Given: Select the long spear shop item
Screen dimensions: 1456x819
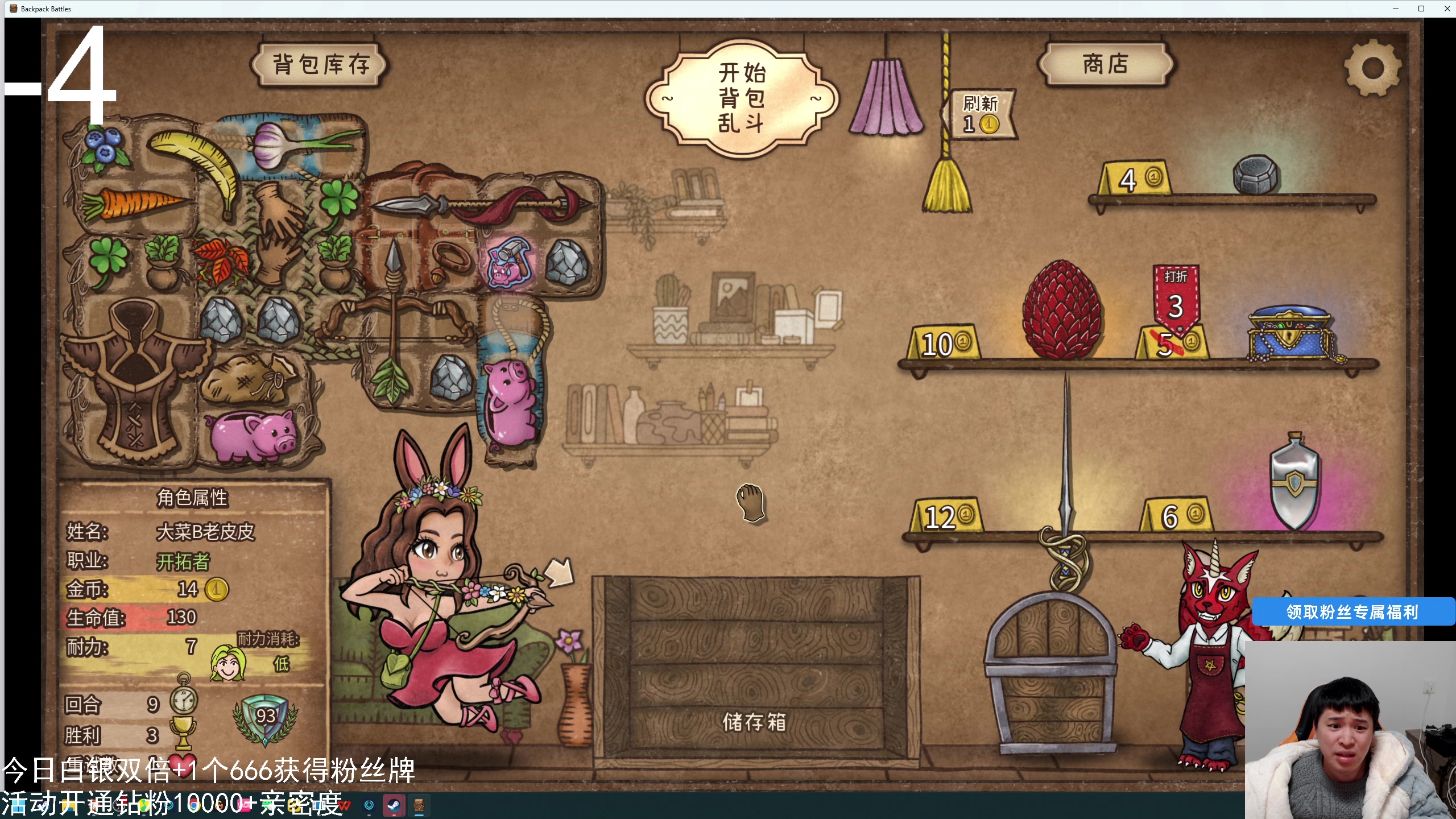Looking at the screenshot, I should (1066, 483).
